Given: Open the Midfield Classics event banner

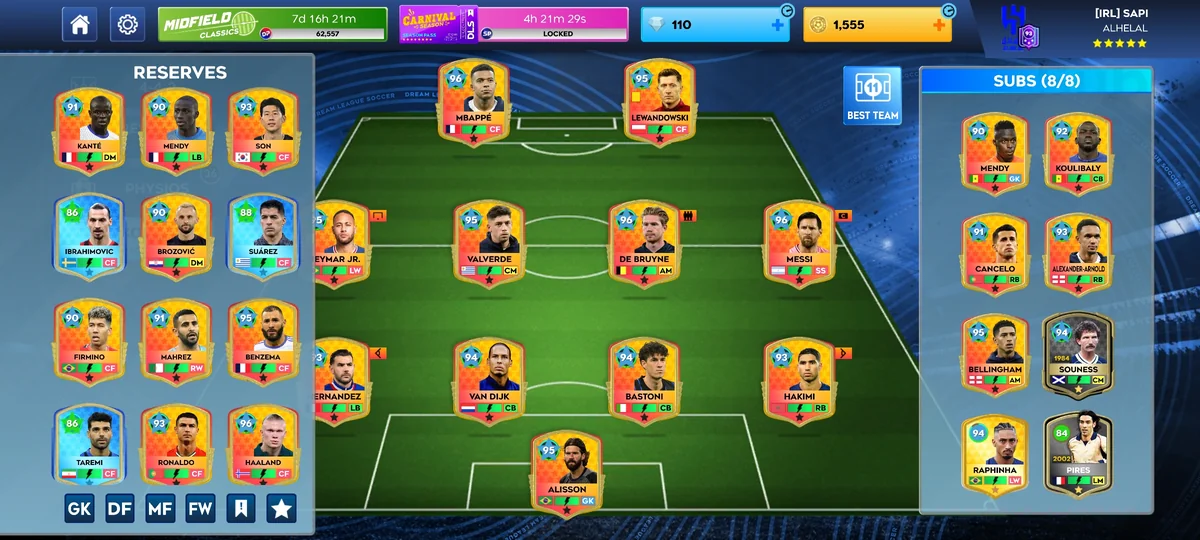Looking at the screenshot, I should 272,24.
